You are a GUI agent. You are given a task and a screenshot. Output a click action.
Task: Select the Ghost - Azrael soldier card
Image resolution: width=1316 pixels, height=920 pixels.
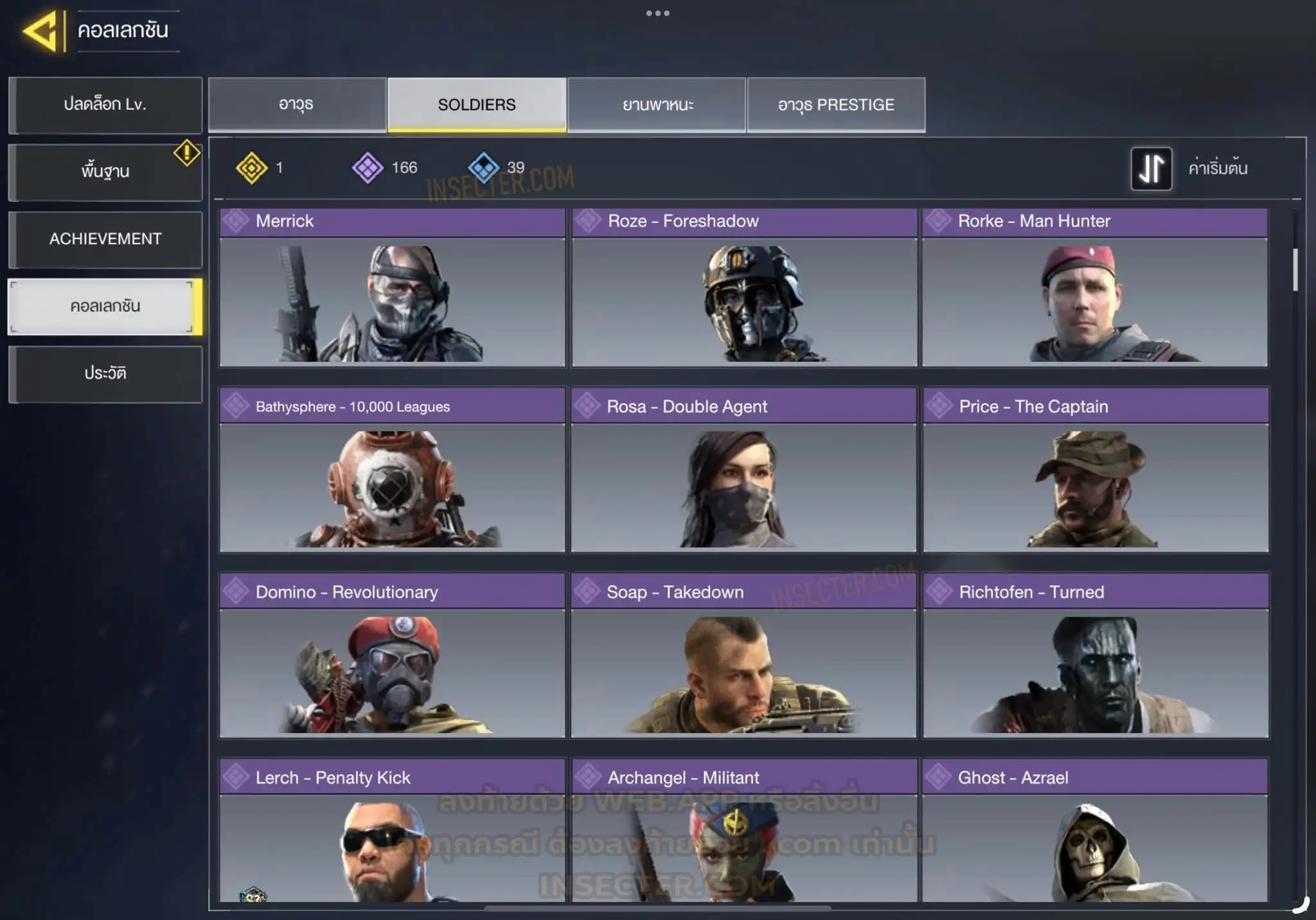pos(1095,833)
